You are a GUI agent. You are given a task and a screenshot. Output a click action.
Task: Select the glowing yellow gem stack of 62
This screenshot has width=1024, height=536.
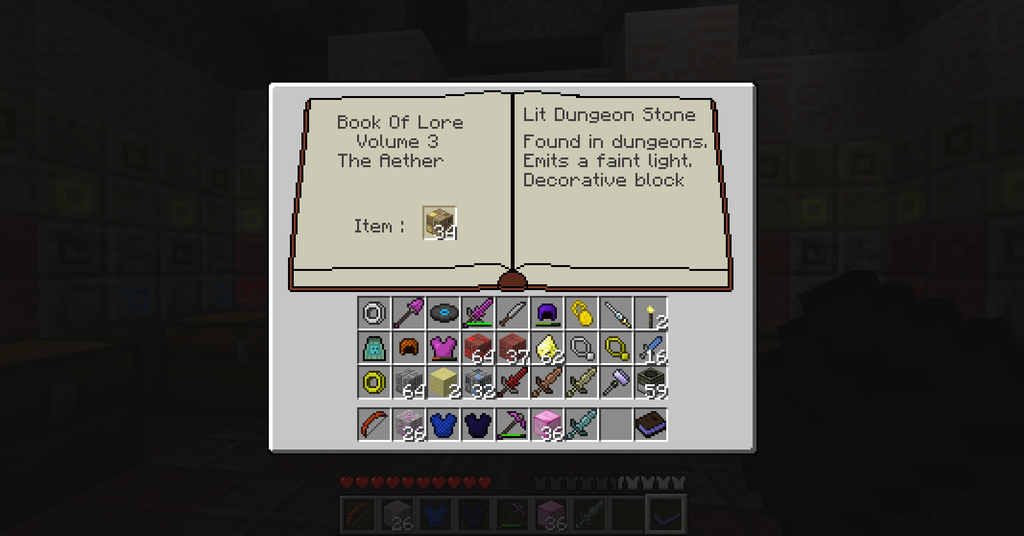click(546, 348)
